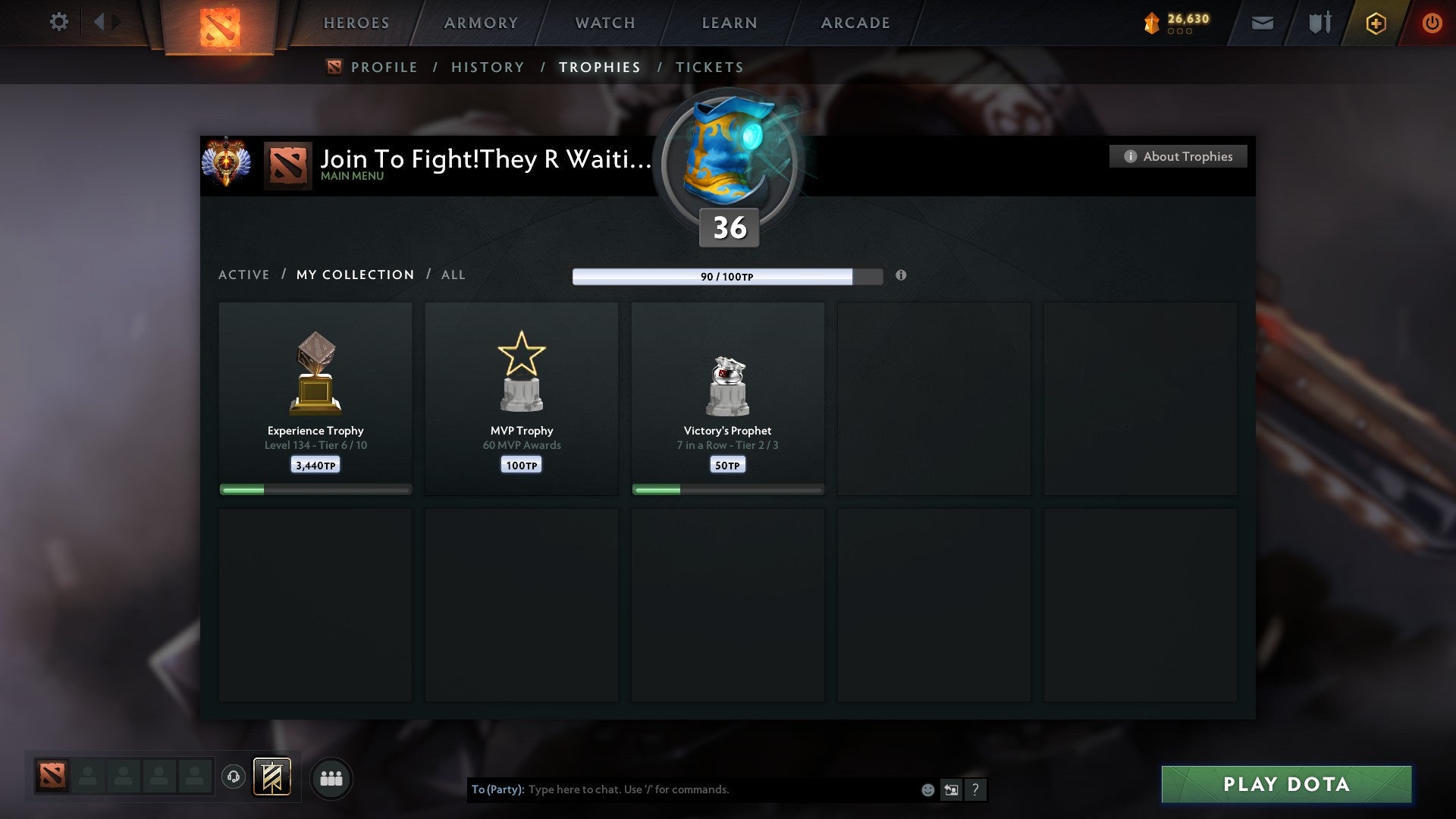The width and height of the screenshot is (1456, 819).
Task: Click the shield and sword Armory icon
Action: pos(1319,23)
